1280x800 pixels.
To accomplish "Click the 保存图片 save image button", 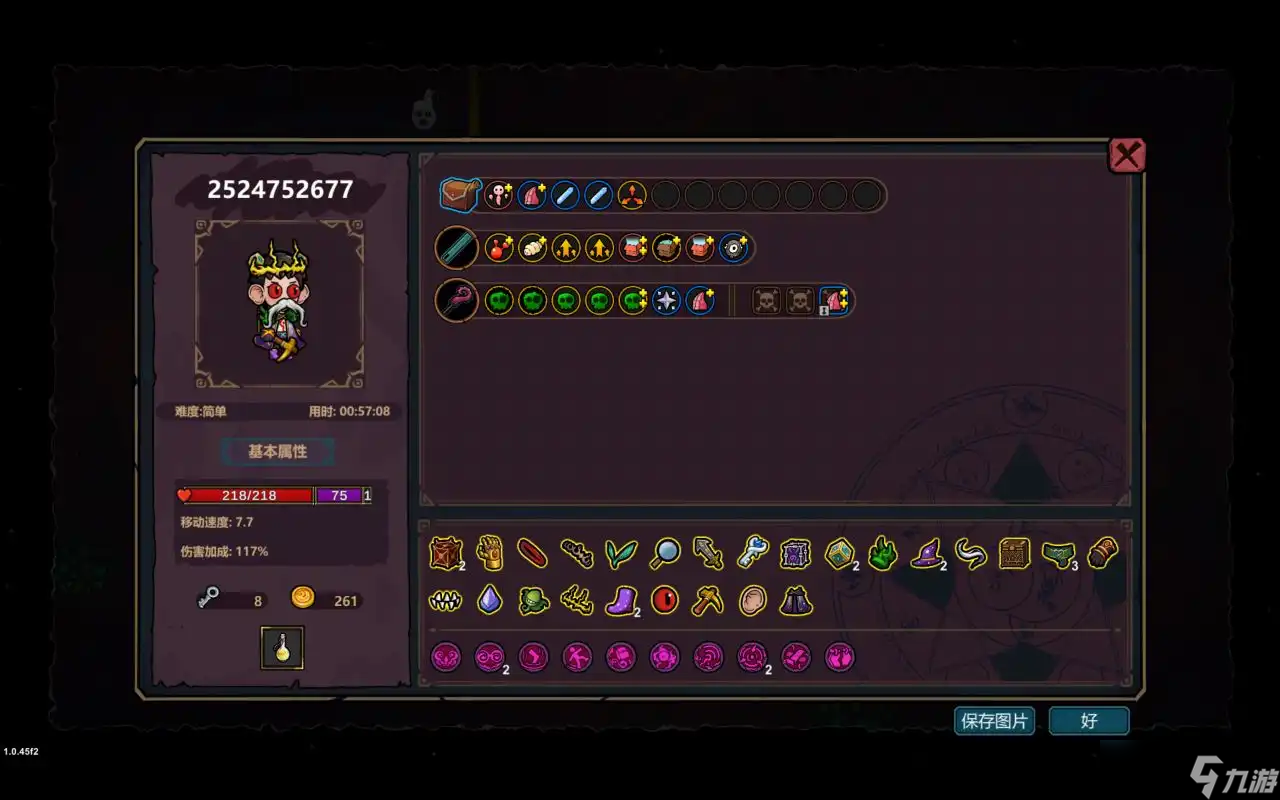I will click(x=994, y=721).
